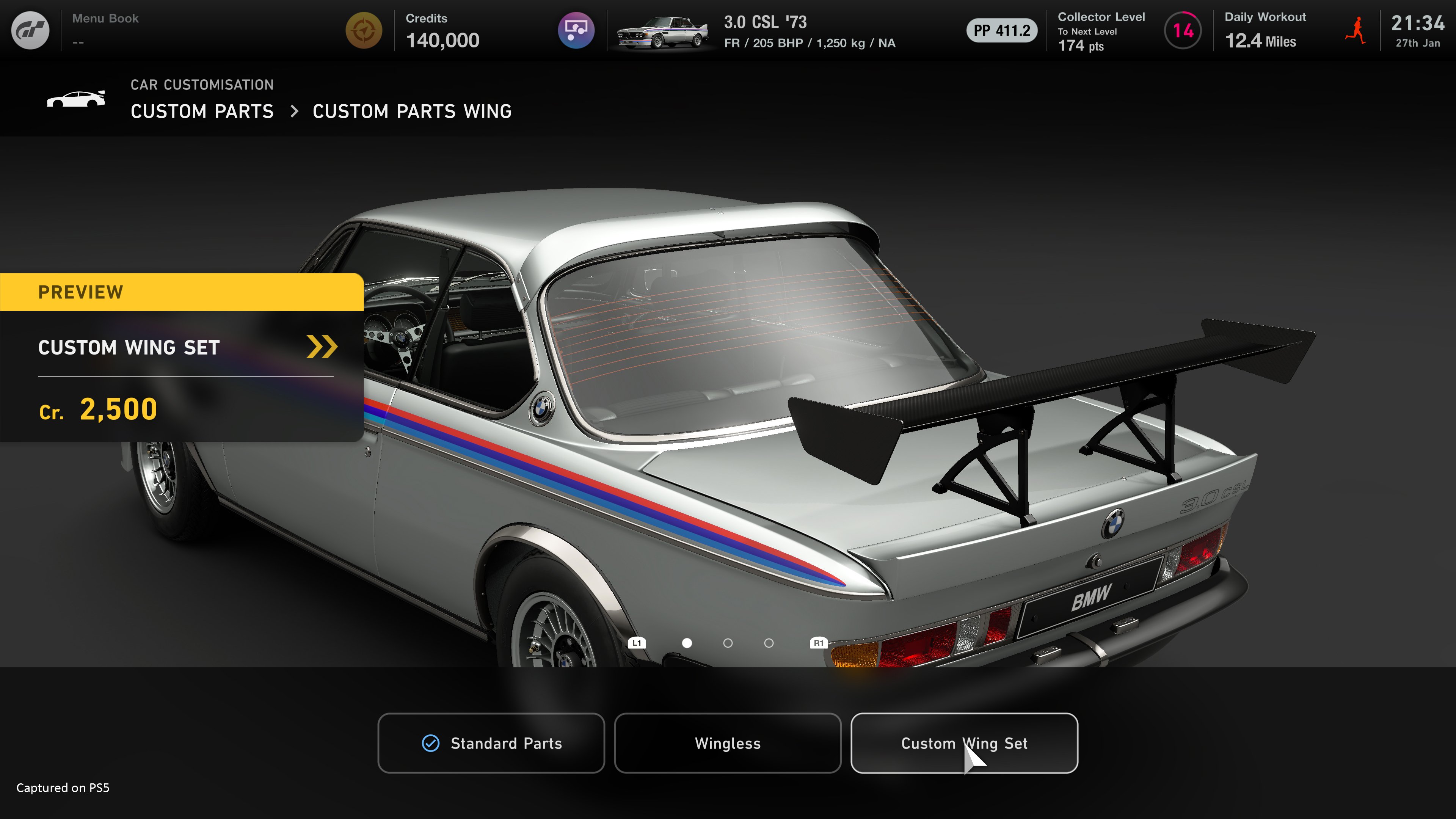Click the PP 411.2 badge
The height and width of the screenshot is (819, 1456).
click(x=1001, y=31)
